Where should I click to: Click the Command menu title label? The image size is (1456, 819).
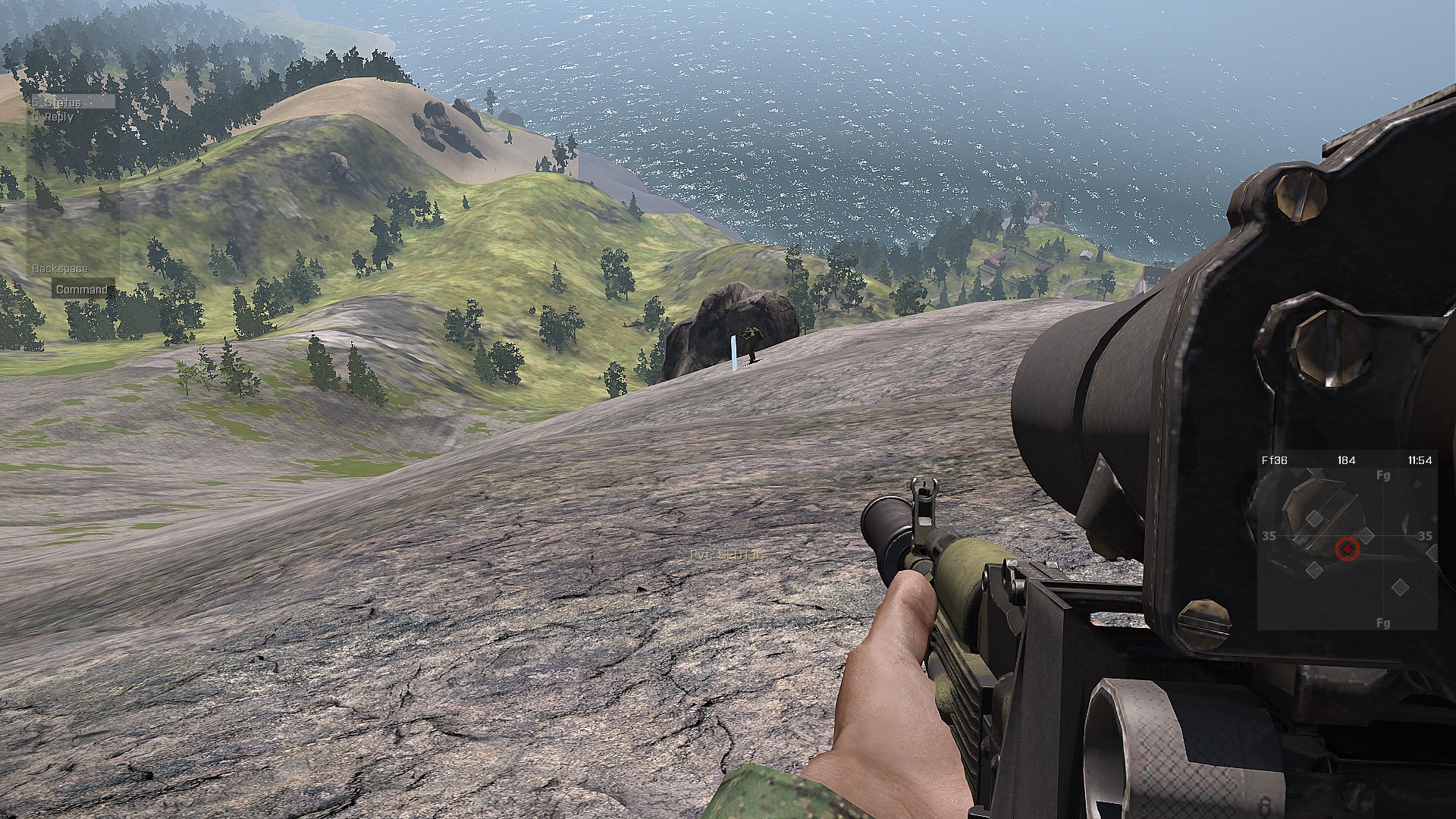pyautogui.click(x=82, y=290)
